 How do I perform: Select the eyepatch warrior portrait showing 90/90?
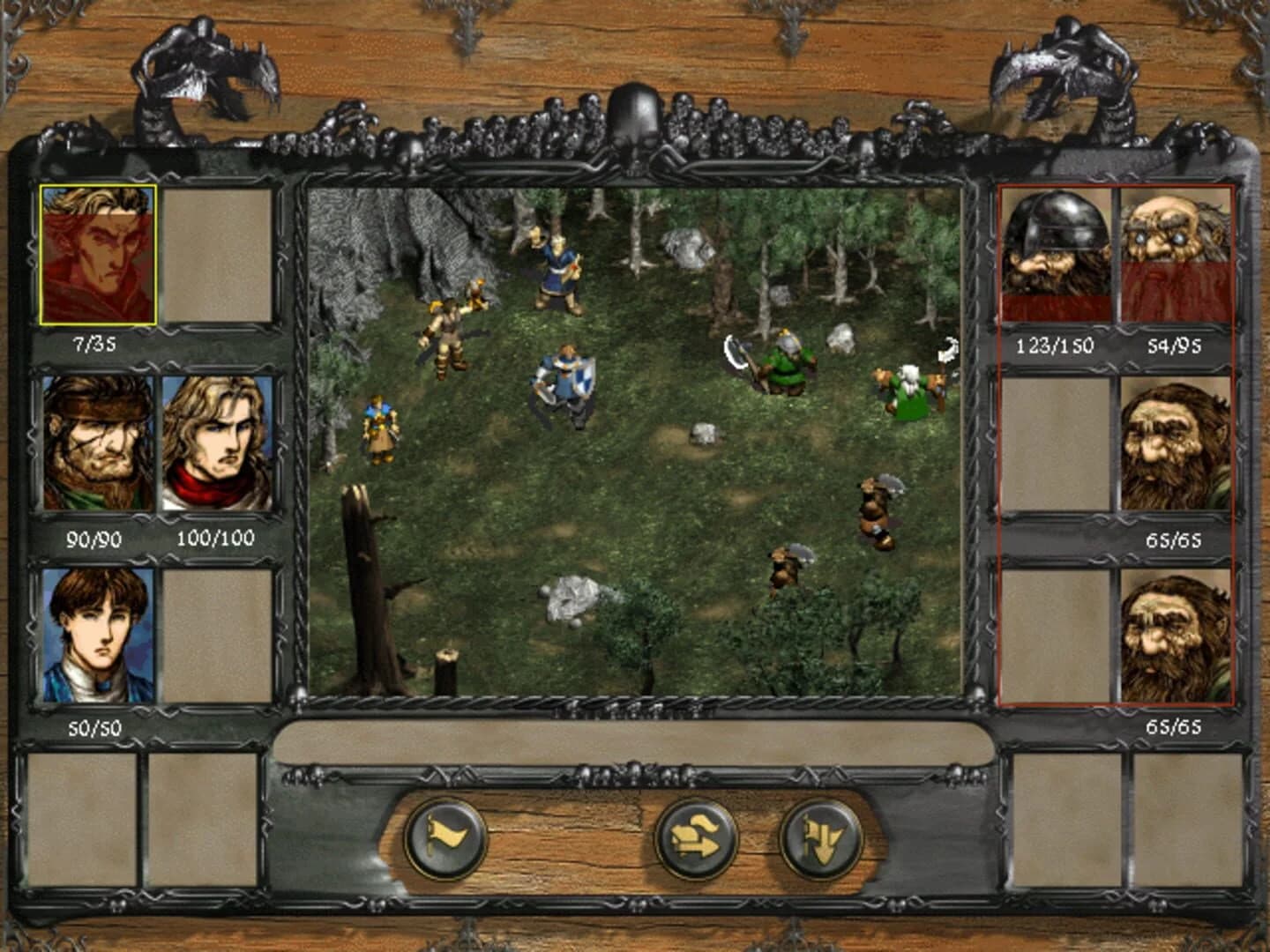pyautogui.click(x=100, y=440)
